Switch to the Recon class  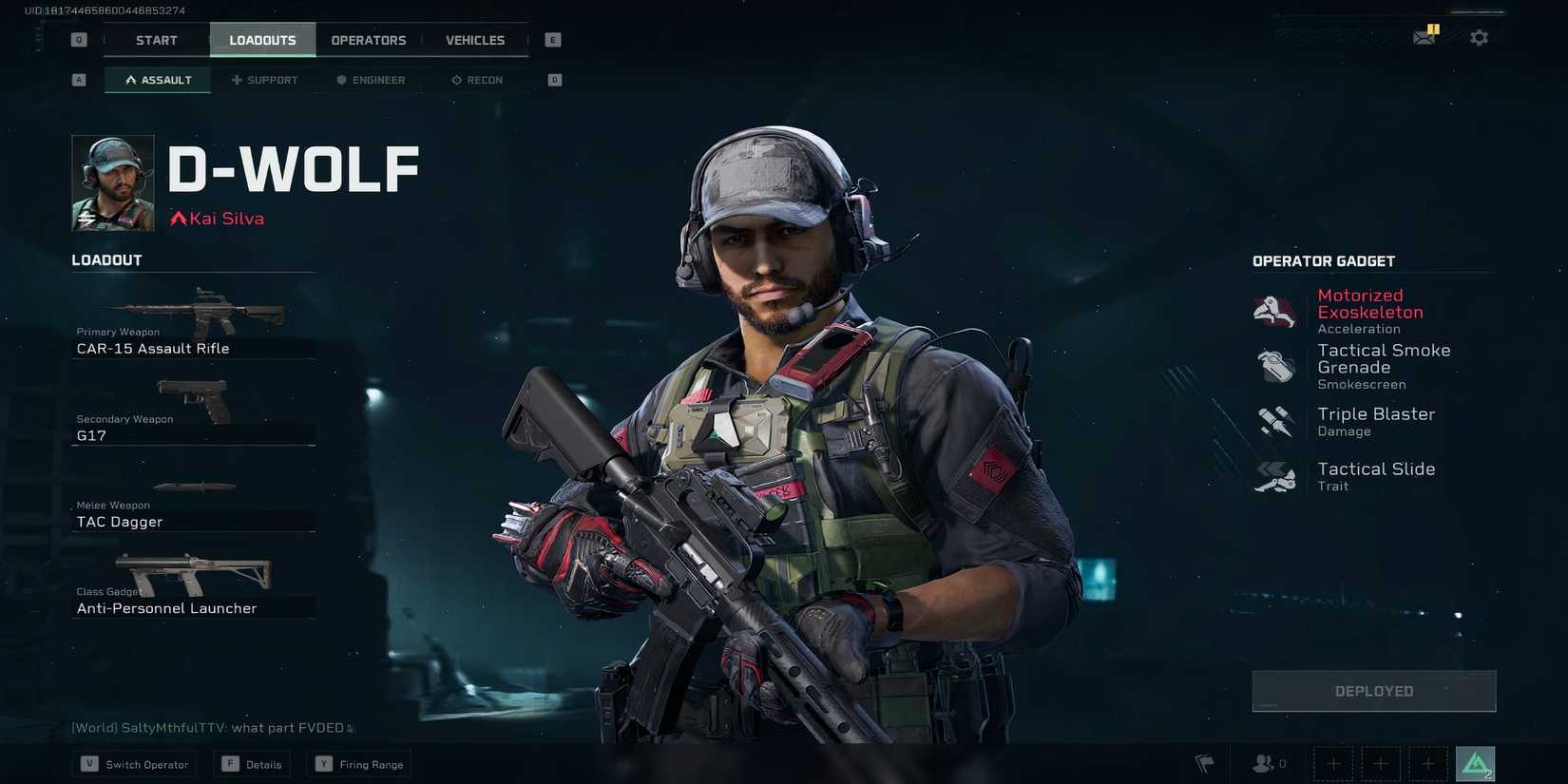(477, 80)
